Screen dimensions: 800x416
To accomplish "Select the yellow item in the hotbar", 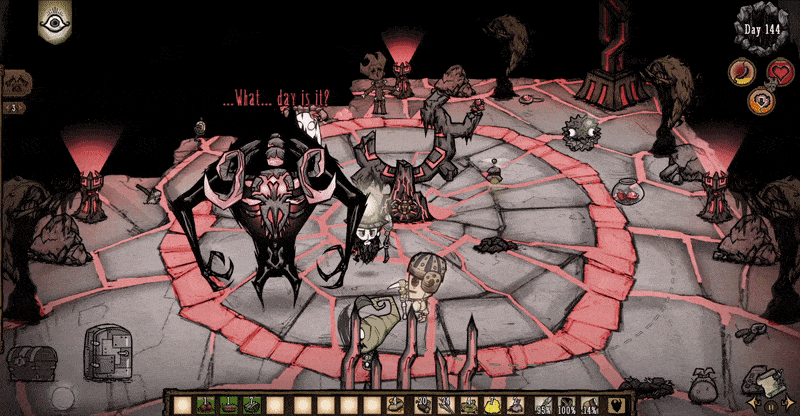I will [x=493, y=404].
